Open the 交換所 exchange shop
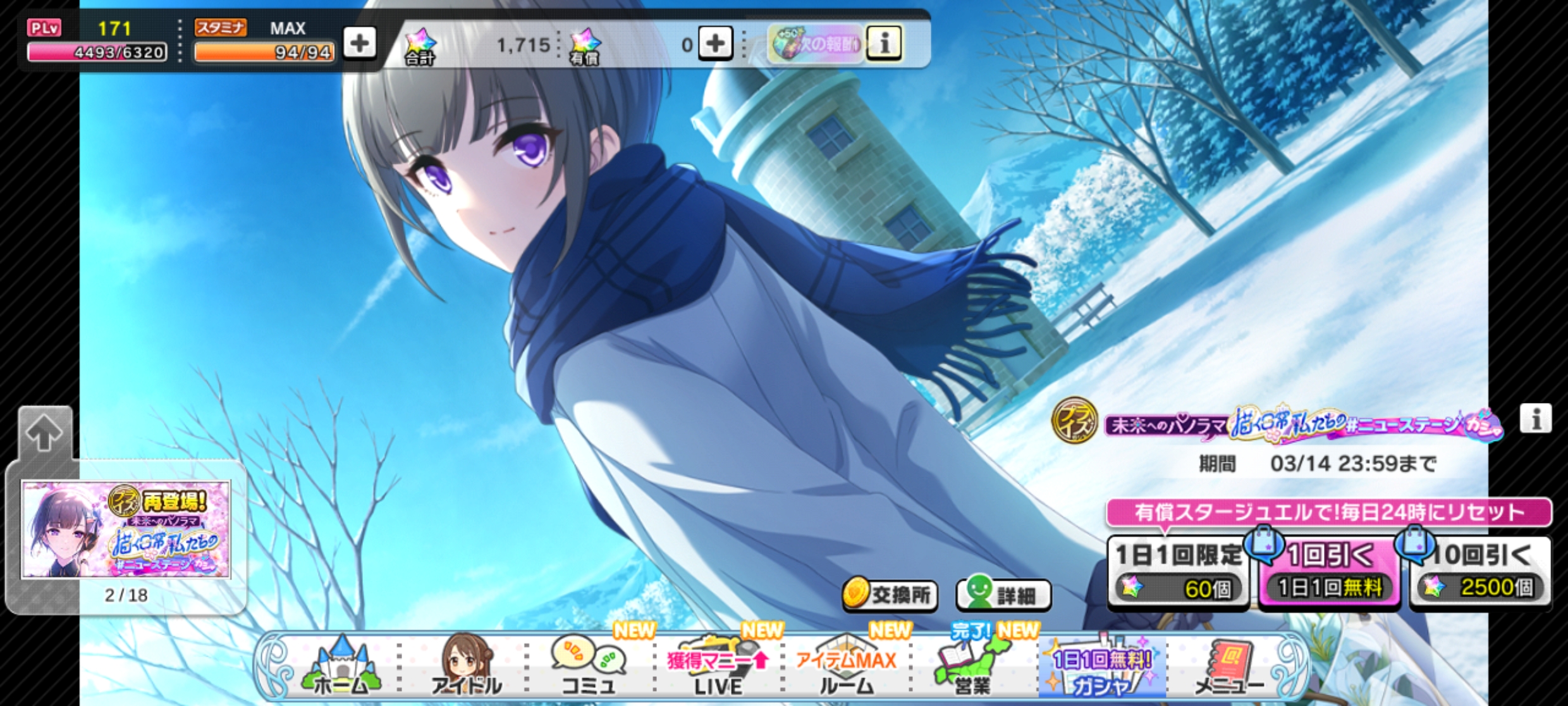1568x706 pixels. 890,595
